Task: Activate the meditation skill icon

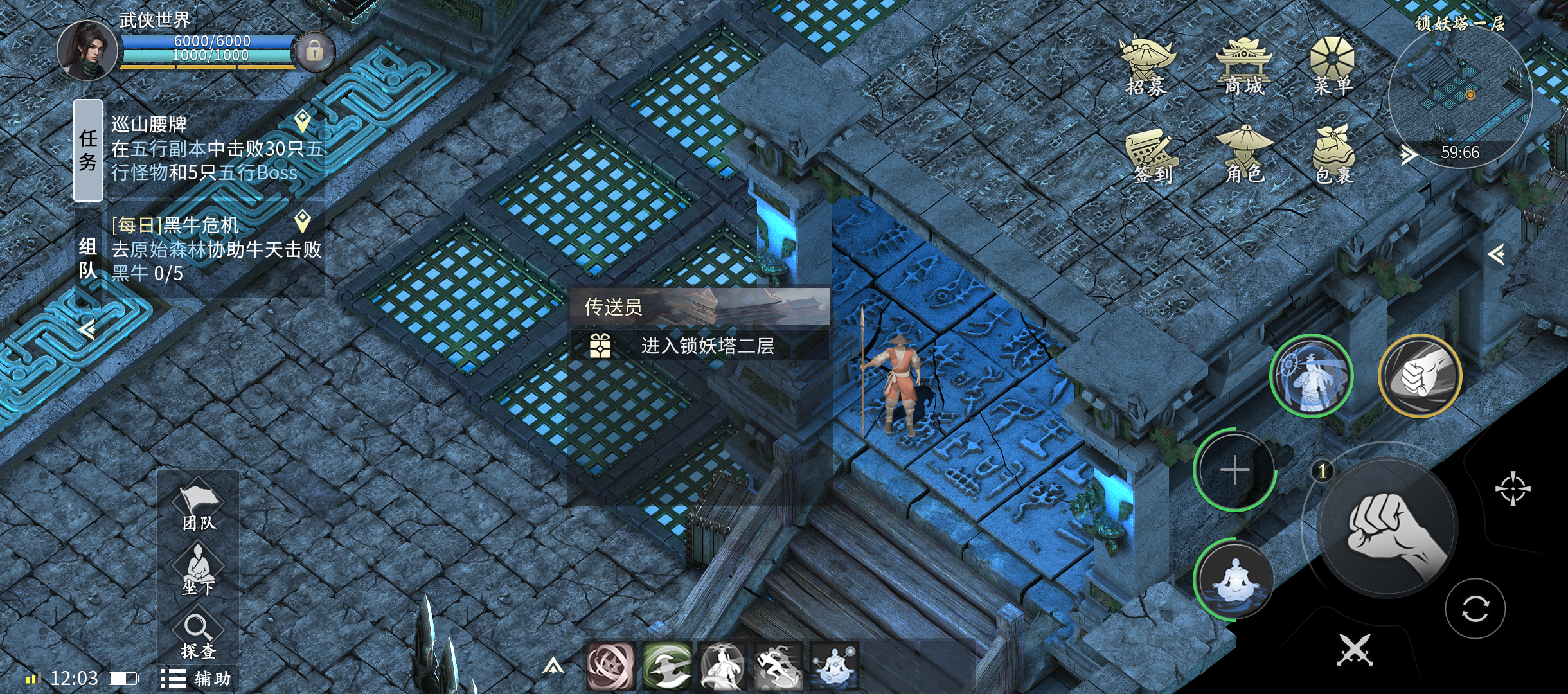Action: [x=1234, y=581]
